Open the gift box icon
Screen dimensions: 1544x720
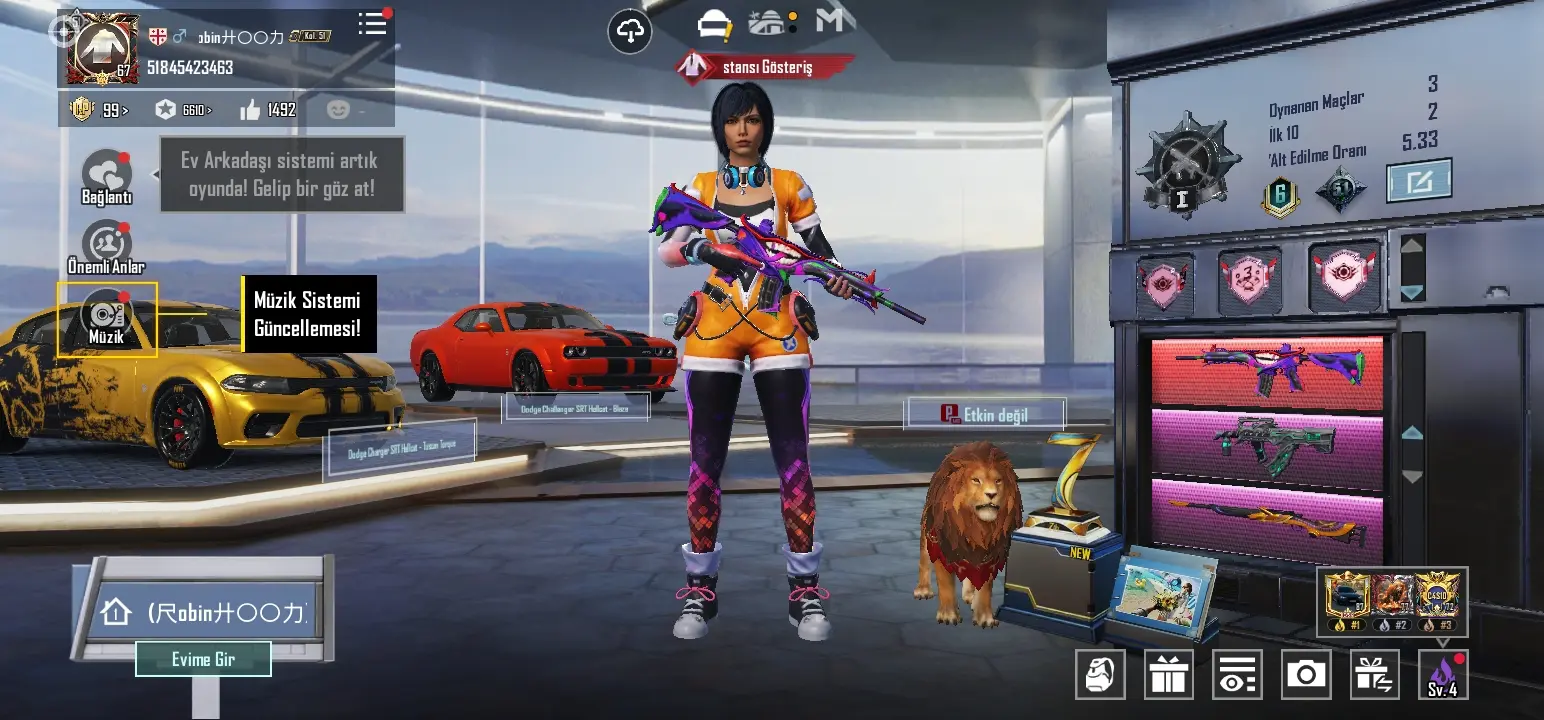[1168, 674]
